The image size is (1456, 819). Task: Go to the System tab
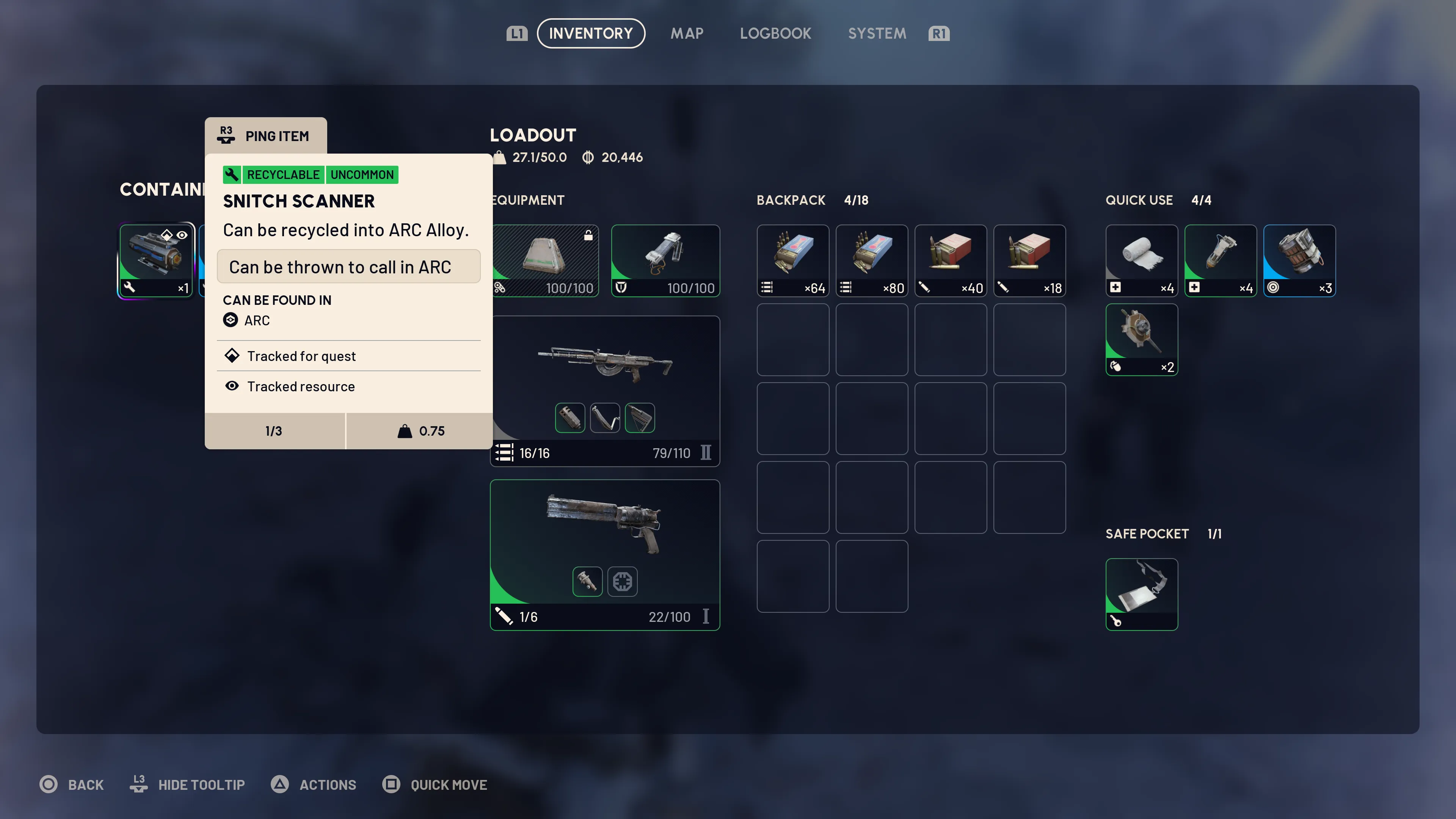(x=877, y=33)
